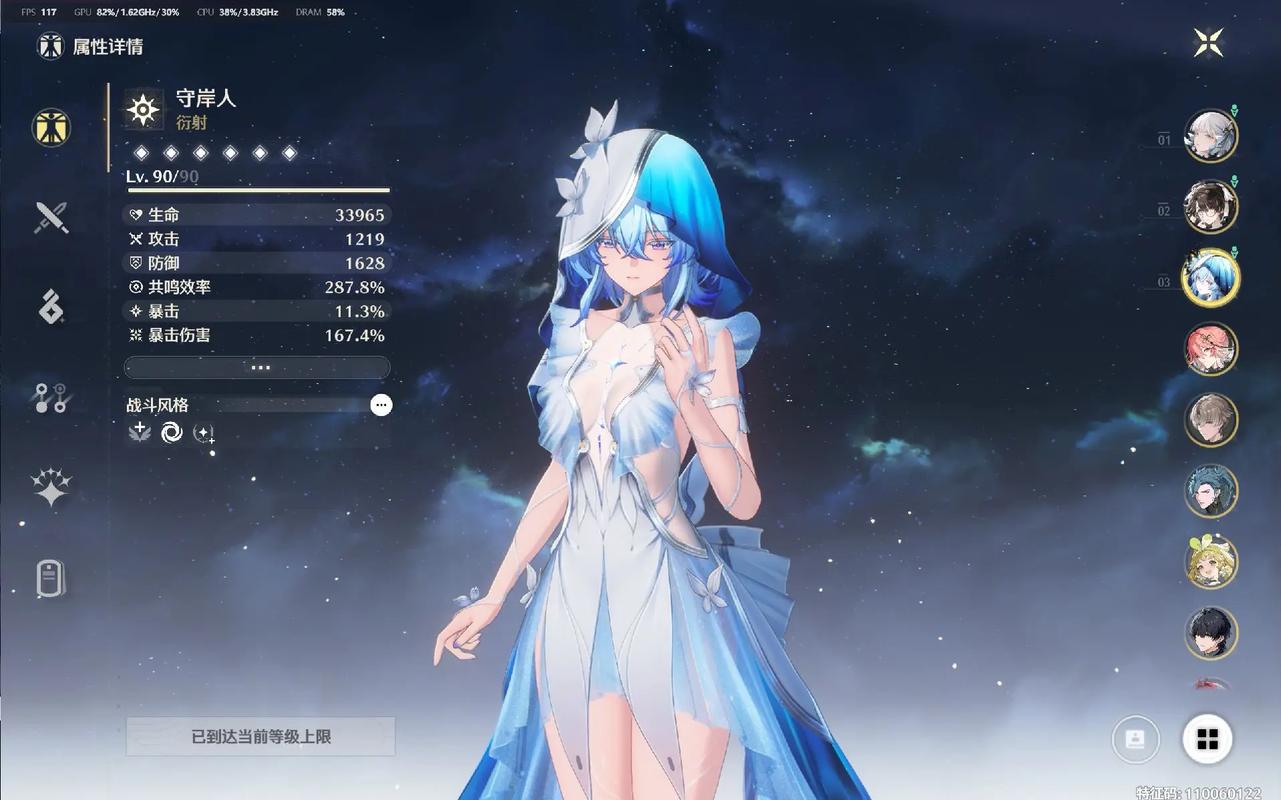
Task: Switch to party member 01 portrait
Action: click(x=1210, y=134)
